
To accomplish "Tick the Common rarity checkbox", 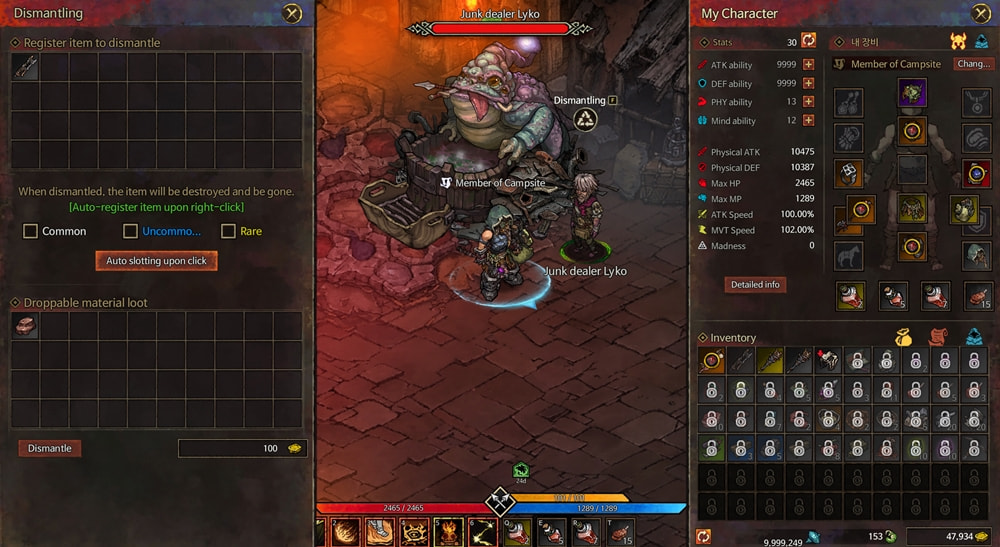I will coord(31,231).
